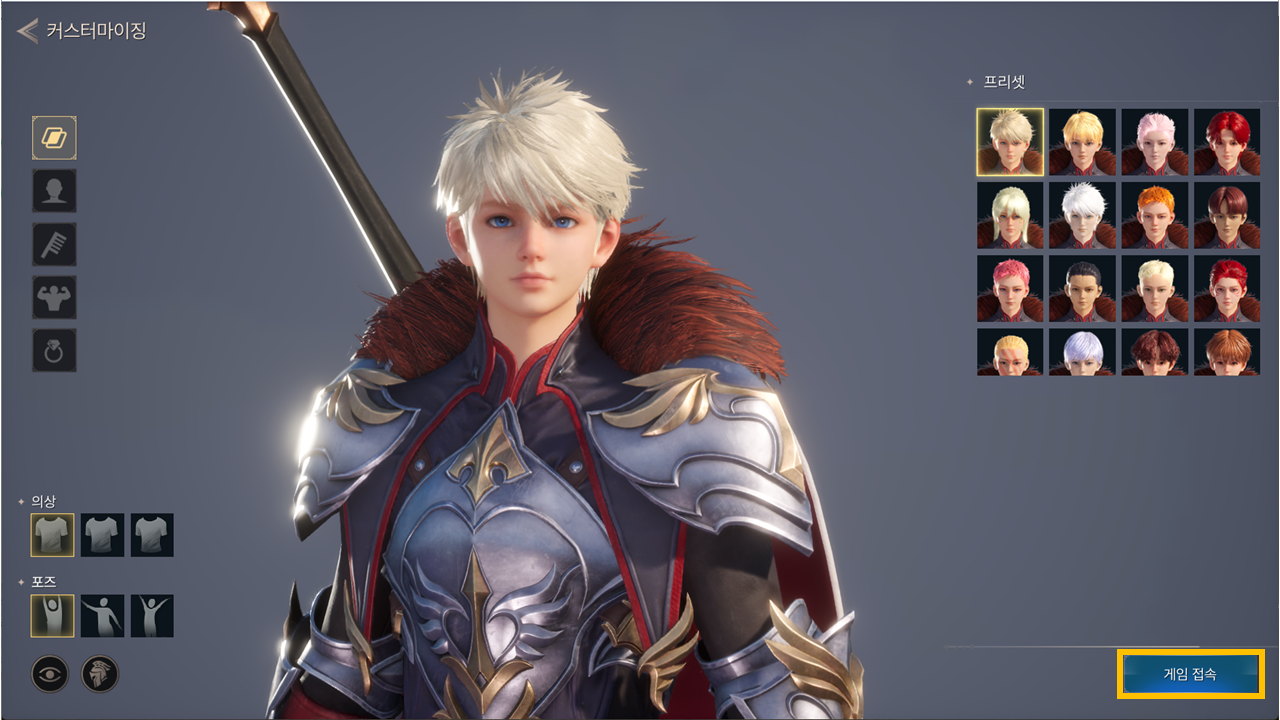Viewport: 1280px width, 720px height.
Task: Pick the highlighted platinum spiky hair preset
Action: (x=1010, y=142)
